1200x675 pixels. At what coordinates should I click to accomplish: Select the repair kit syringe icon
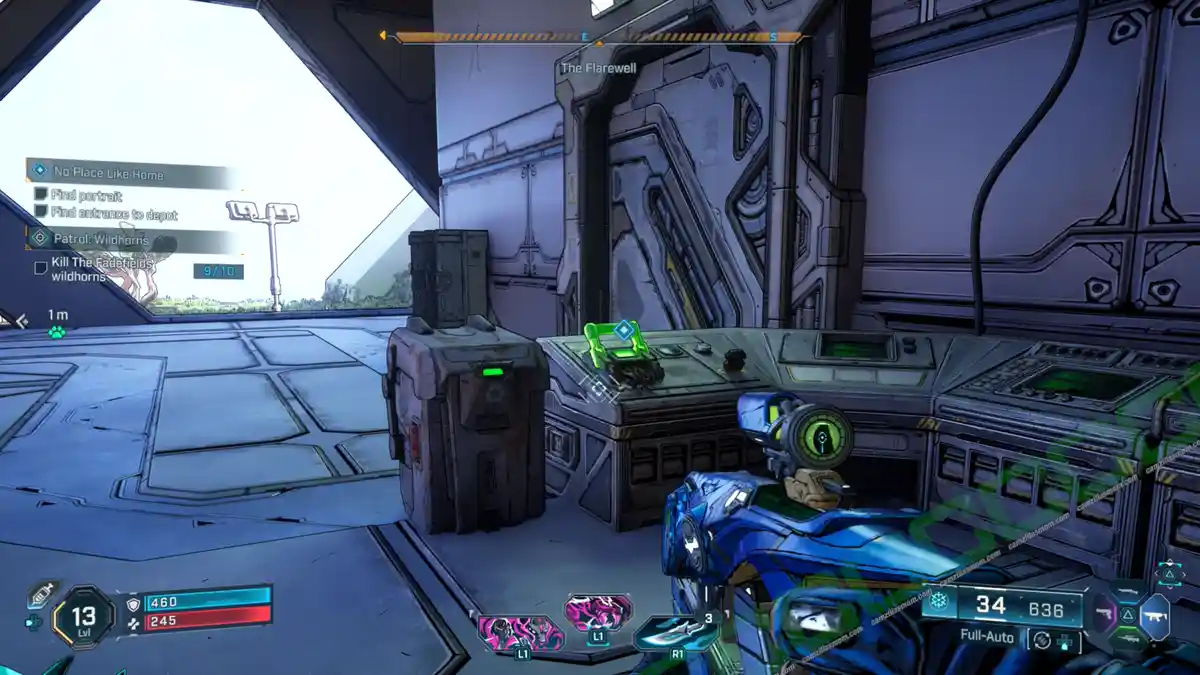point(39,594)
